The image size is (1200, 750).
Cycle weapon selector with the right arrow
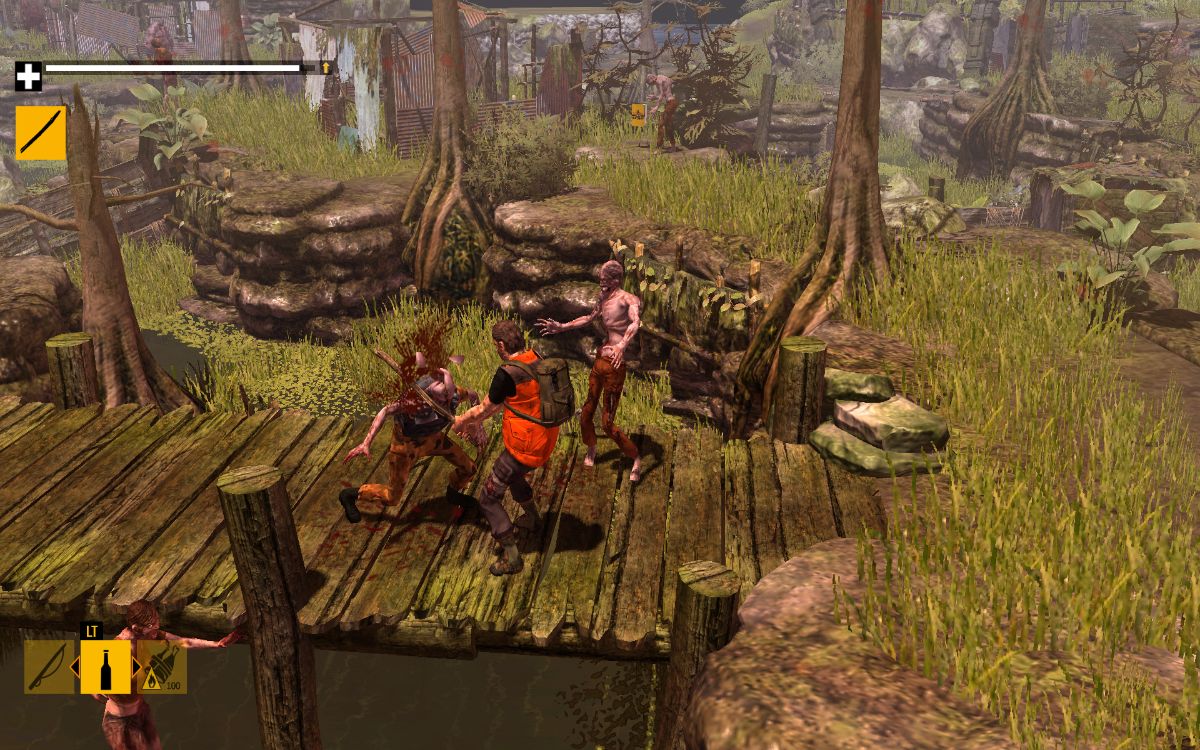coord(137,666)
